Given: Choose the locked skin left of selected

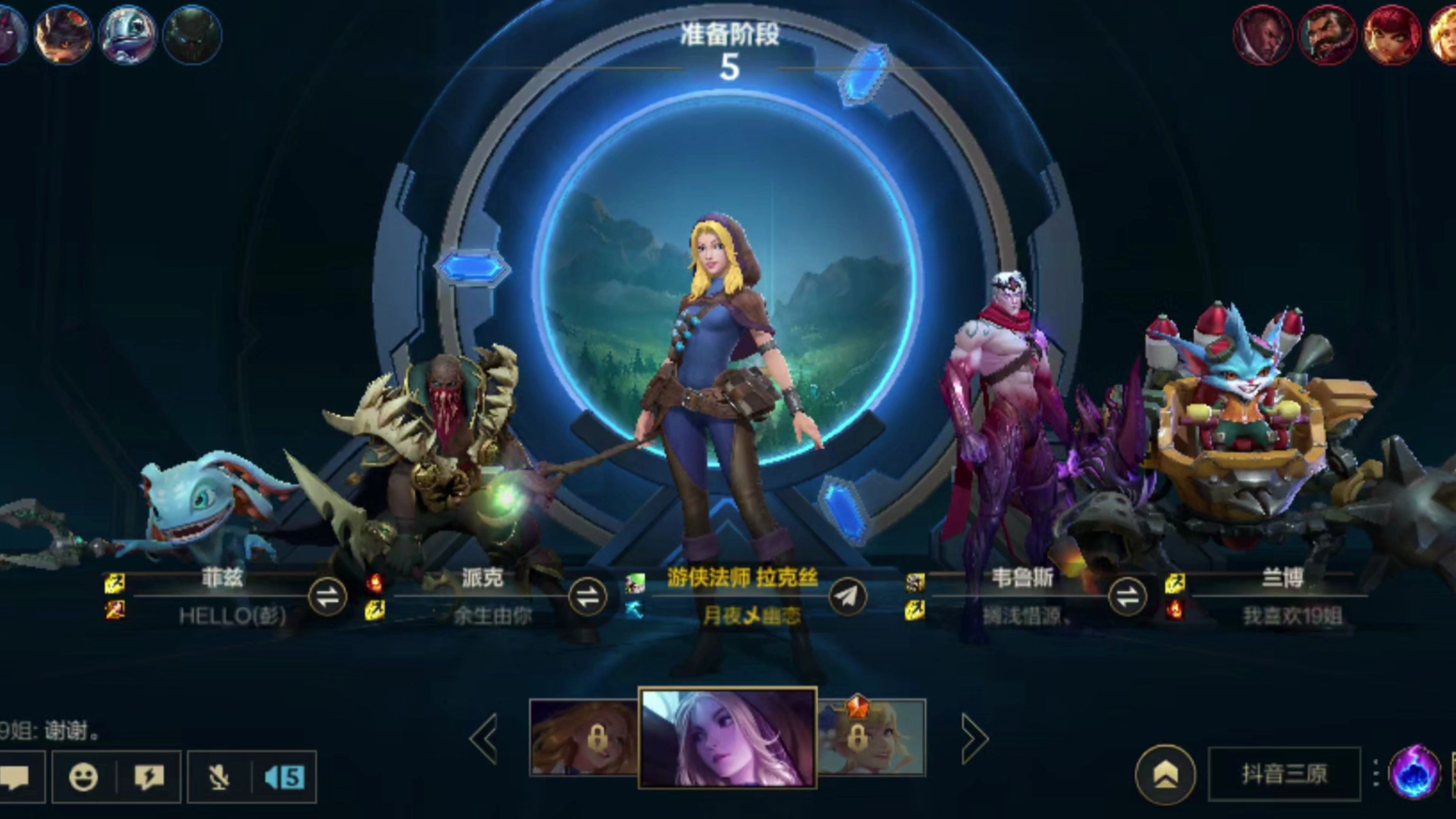Looking at the screenshot, I should [584, 737].
